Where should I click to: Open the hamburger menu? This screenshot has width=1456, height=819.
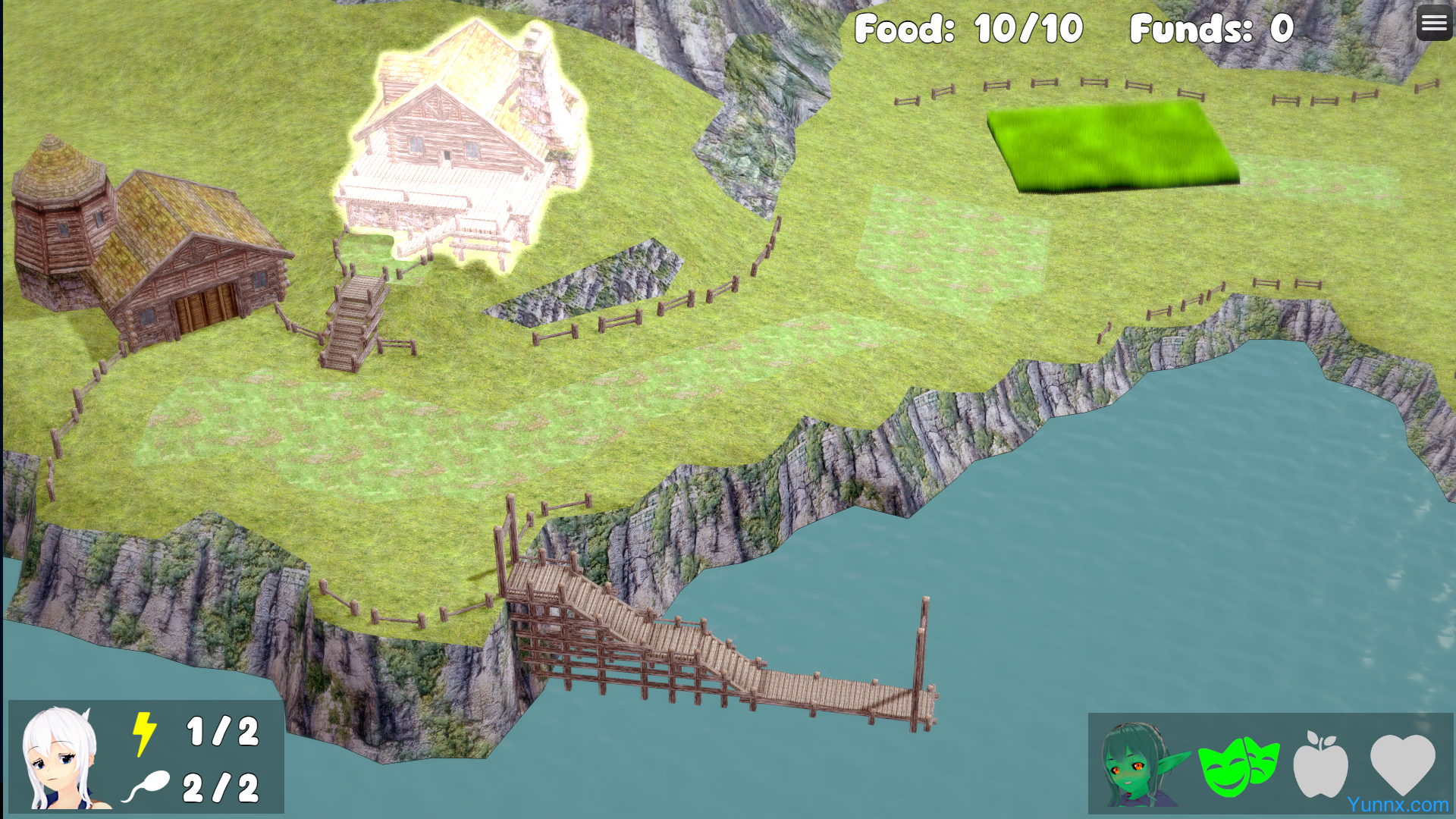coord(1433,24)
